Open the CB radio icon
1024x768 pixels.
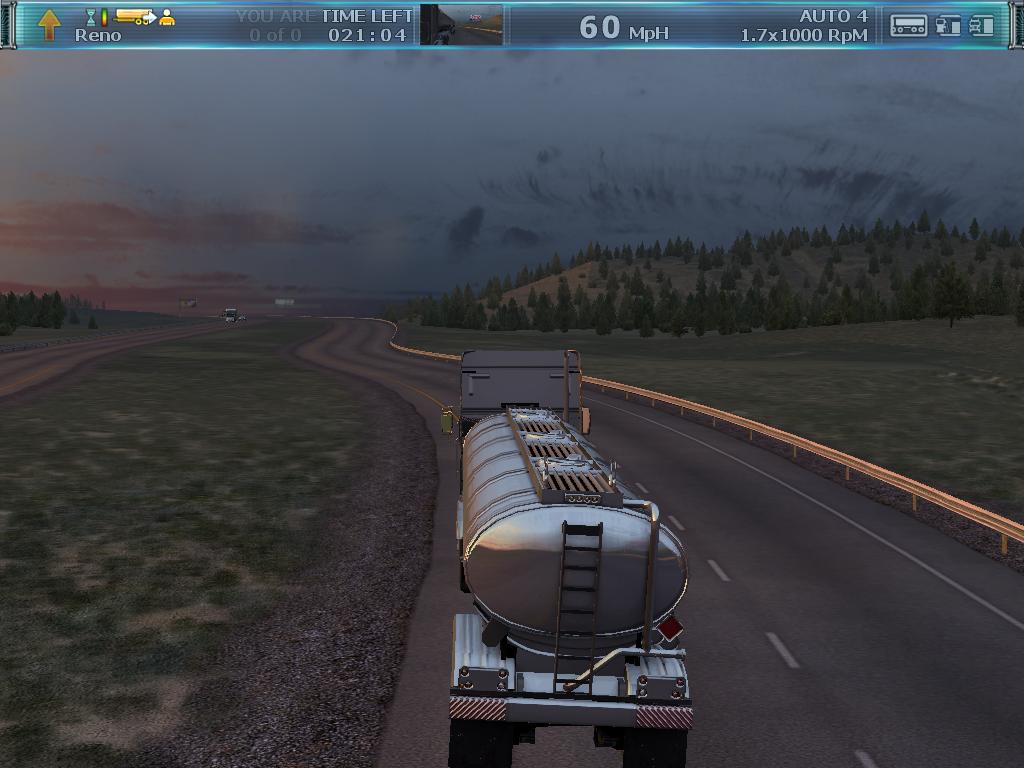(x=908, y=25)
